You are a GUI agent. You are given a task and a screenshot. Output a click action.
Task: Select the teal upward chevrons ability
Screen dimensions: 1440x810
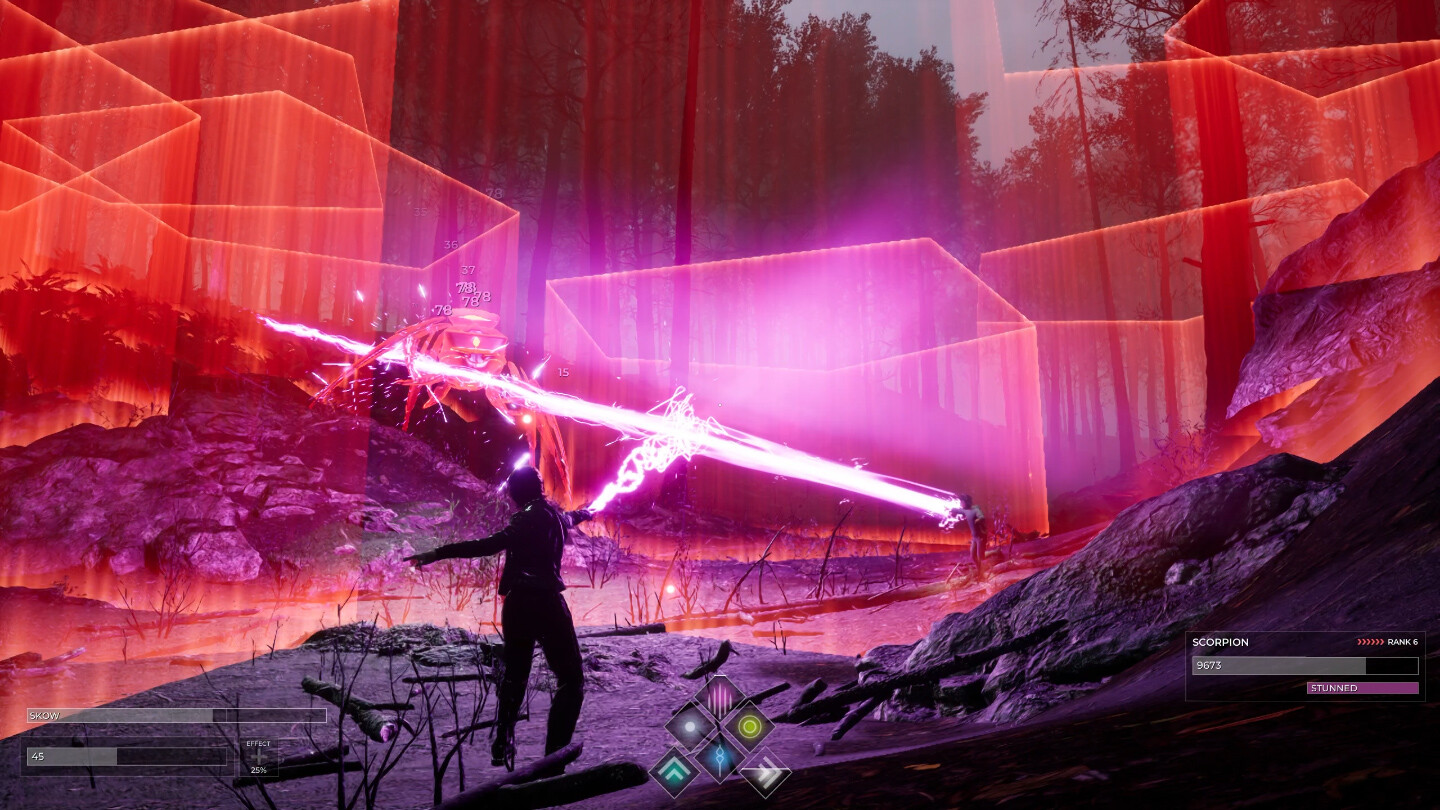click(674, 772)
